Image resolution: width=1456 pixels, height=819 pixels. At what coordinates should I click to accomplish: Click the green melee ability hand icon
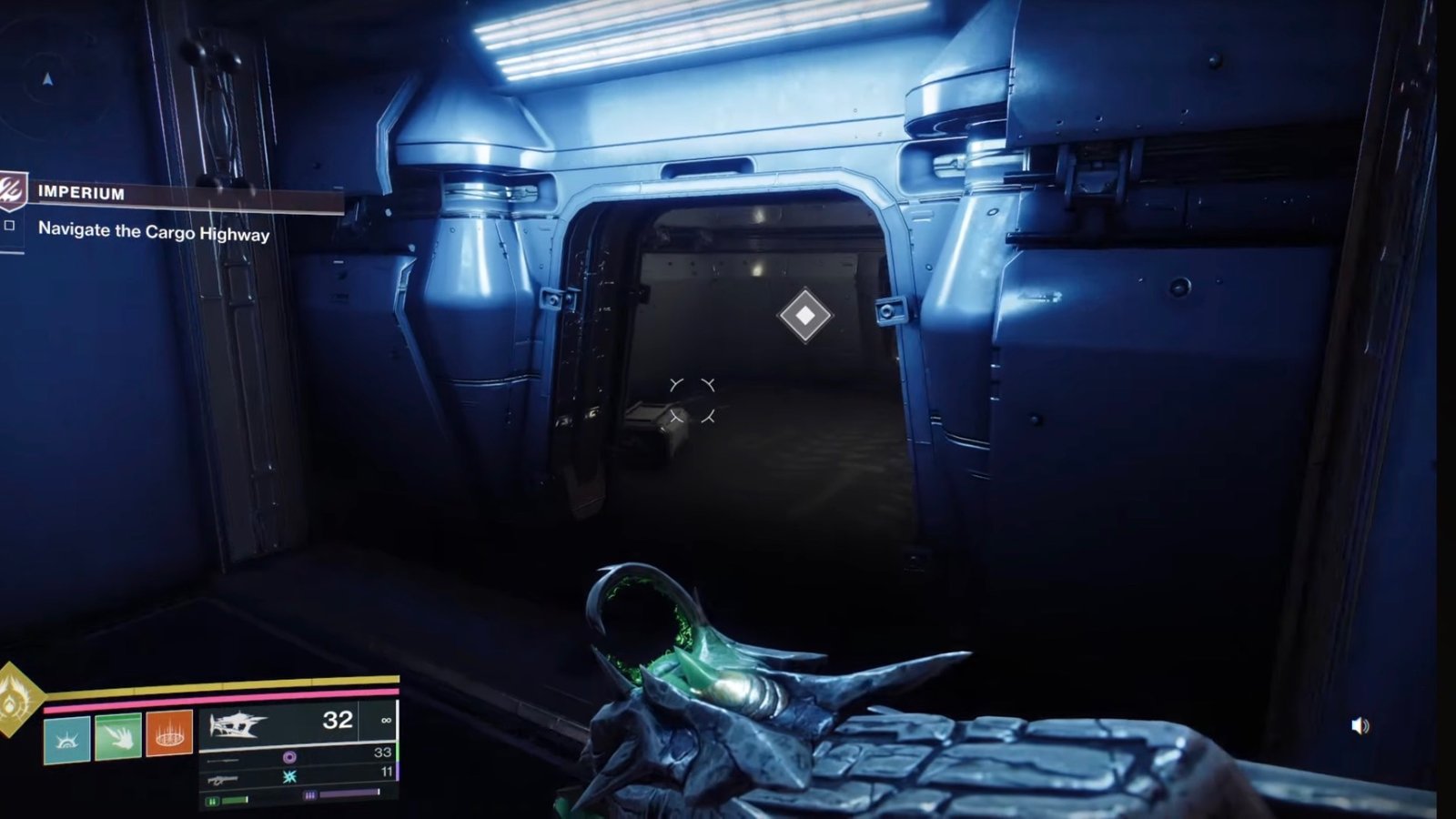[118, 737]
